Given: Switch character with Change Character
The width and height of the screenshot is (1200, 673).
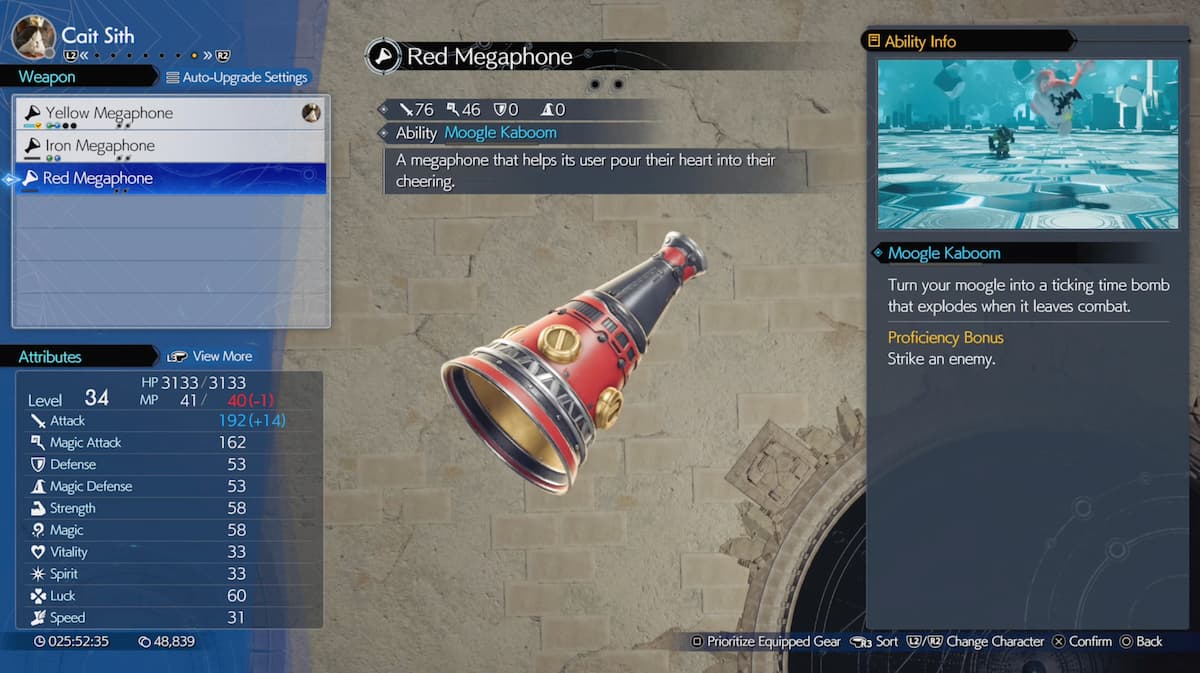Looking at the screenshot, I should [x=975, y=641].
